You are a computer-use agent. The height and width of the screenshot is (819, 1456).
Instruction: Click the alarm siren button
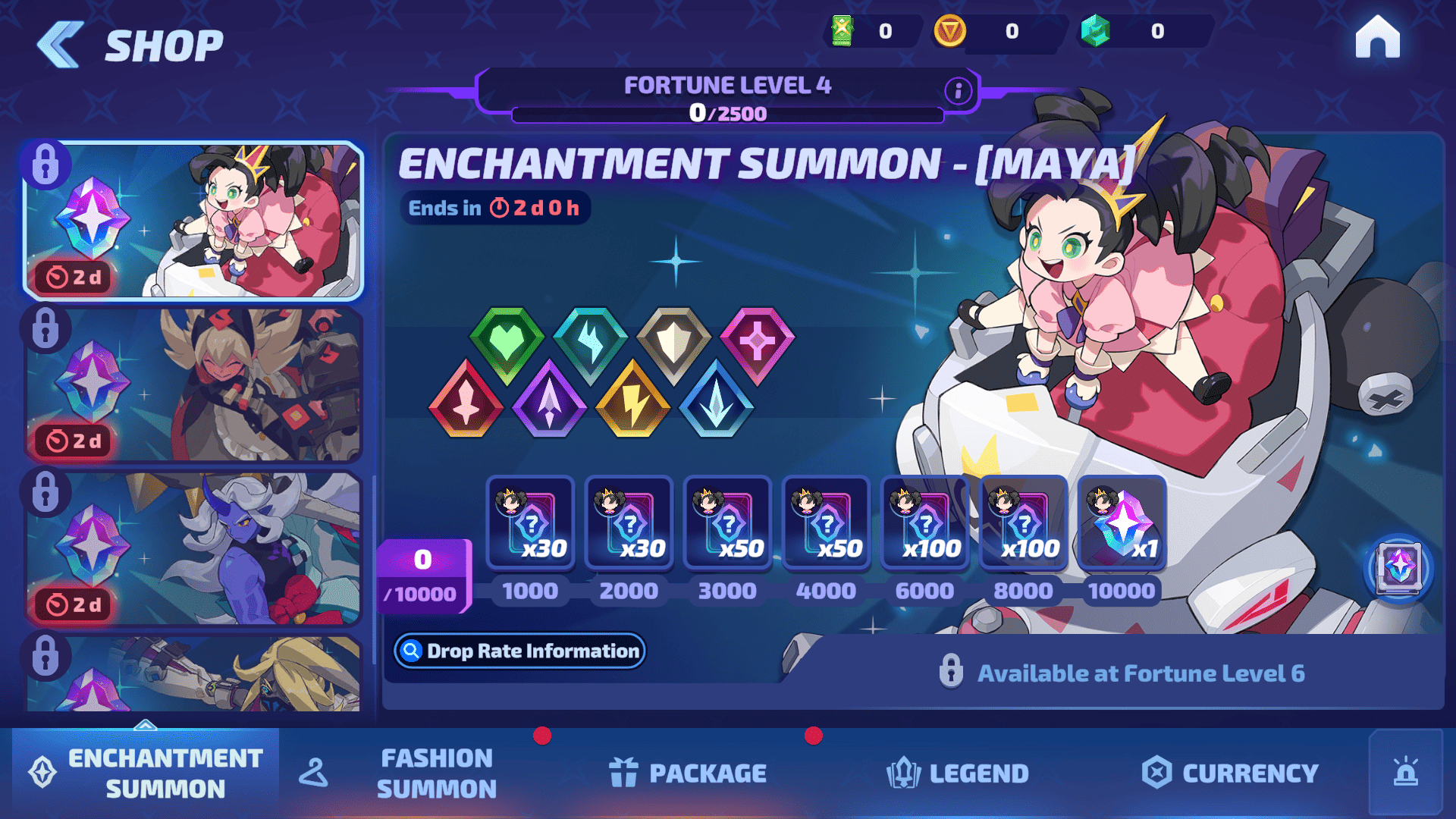1405,773
